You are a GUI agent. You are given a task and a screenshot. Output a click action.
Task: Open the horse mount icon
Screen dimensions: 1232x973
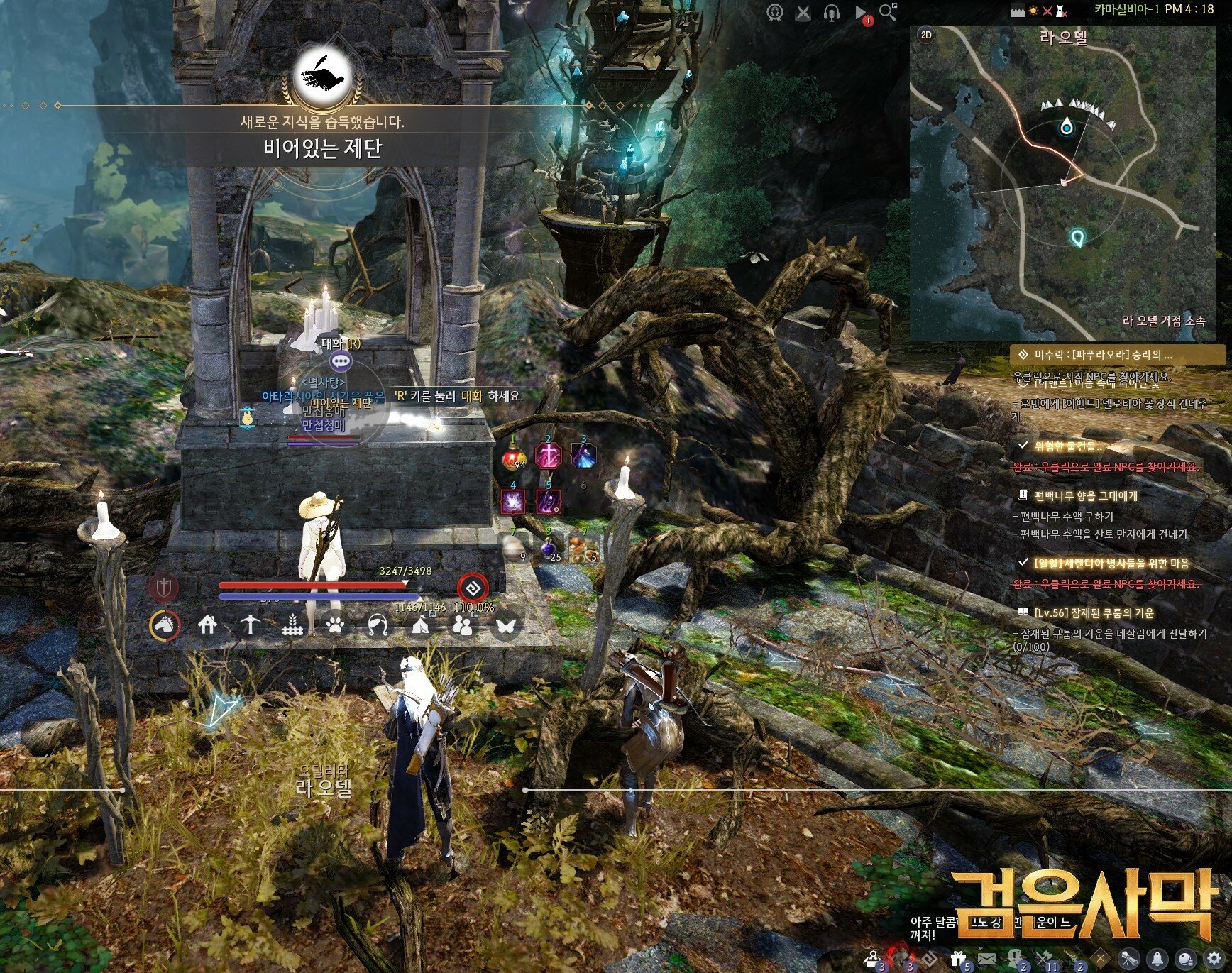tap(165, 625)
